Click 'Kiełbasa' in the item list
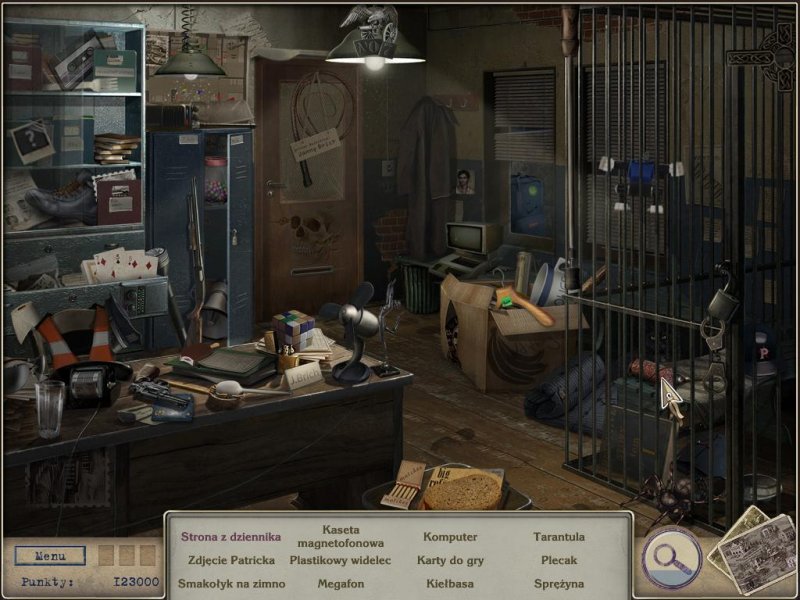Screen dimensions: 800x600 point(450,583)
